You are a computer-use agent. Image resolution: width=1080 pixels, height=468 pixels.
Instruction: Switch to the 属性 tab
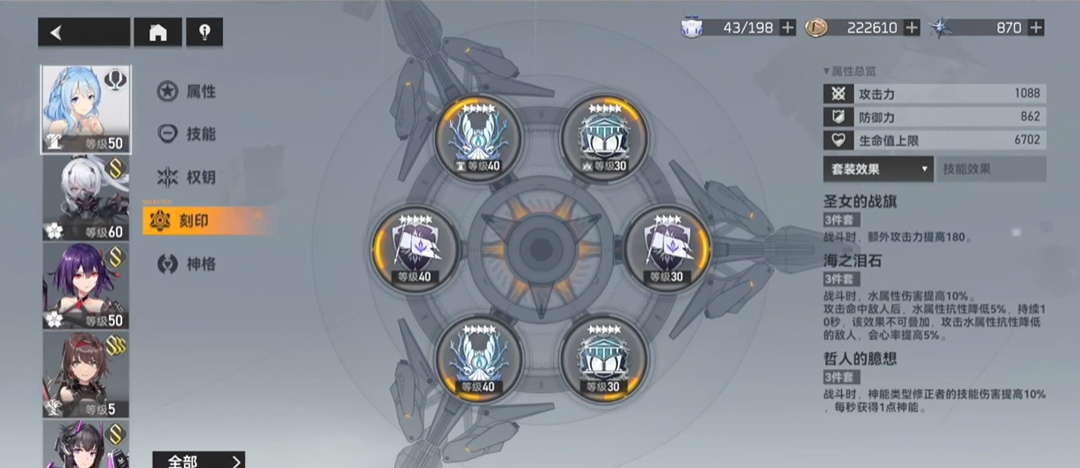coord(188,92)
